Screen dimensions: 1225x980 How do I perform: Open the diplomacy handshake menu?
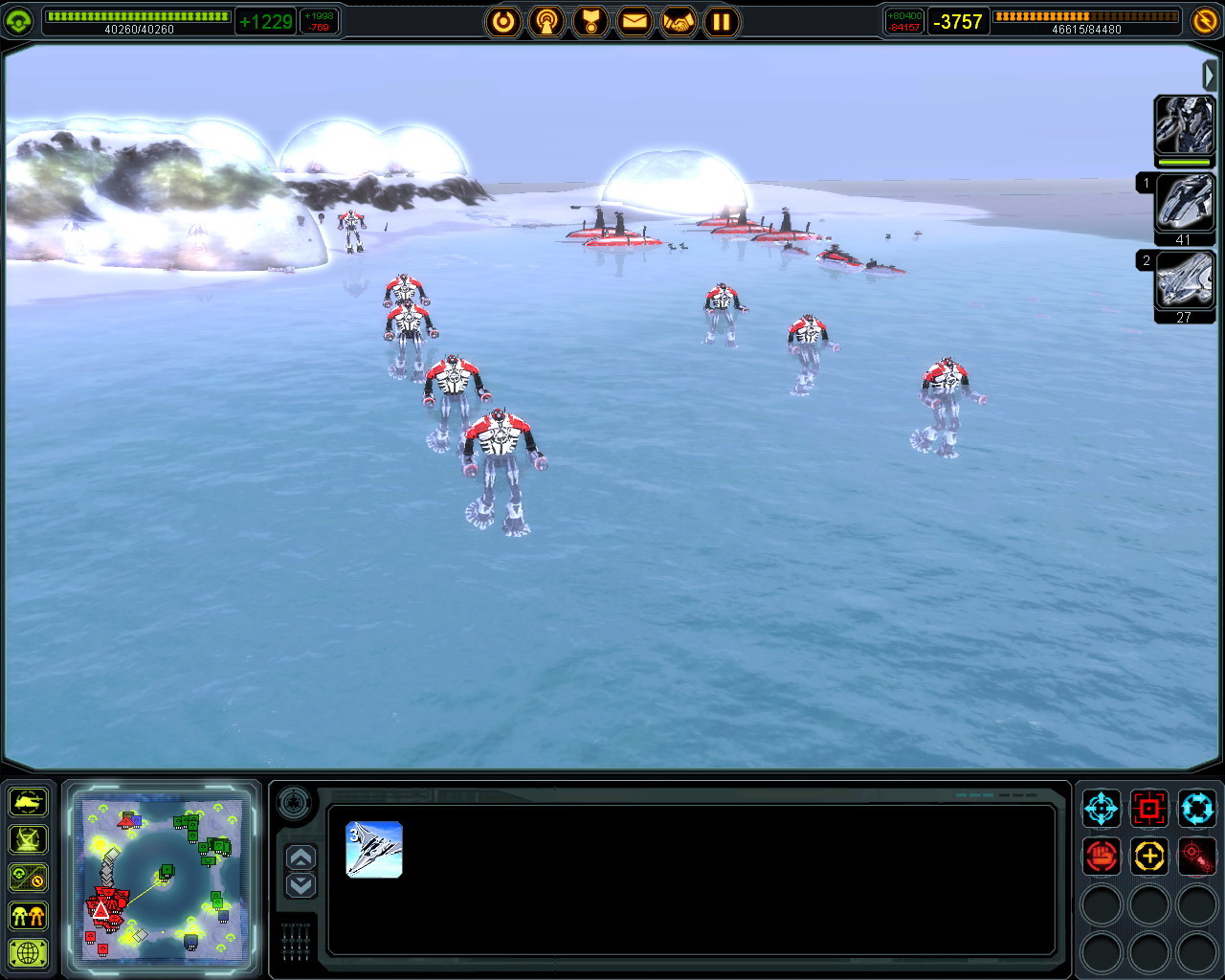[x=678, y=21]
